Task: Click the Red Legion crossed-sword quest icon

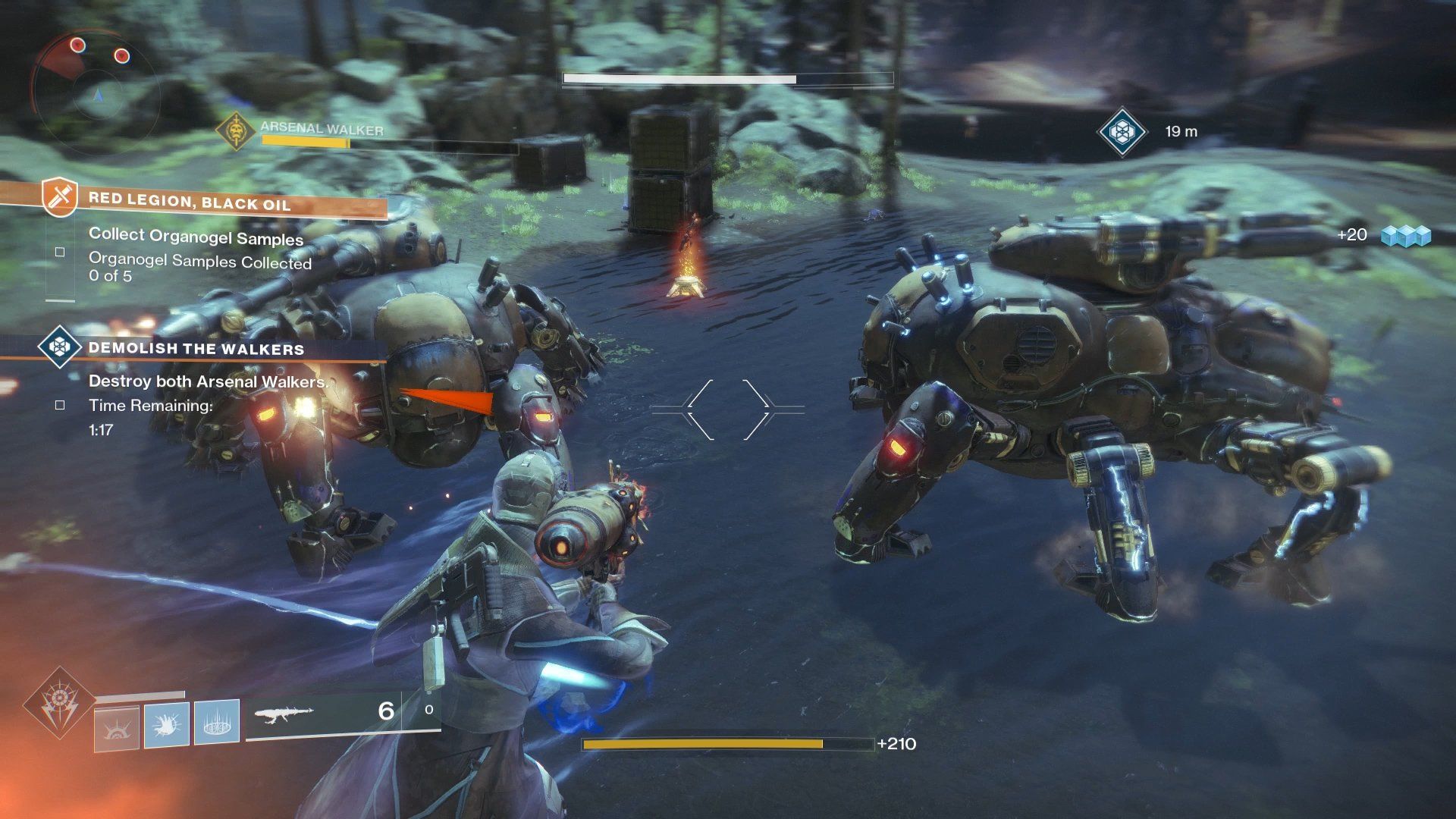Action: click(58, 196)
